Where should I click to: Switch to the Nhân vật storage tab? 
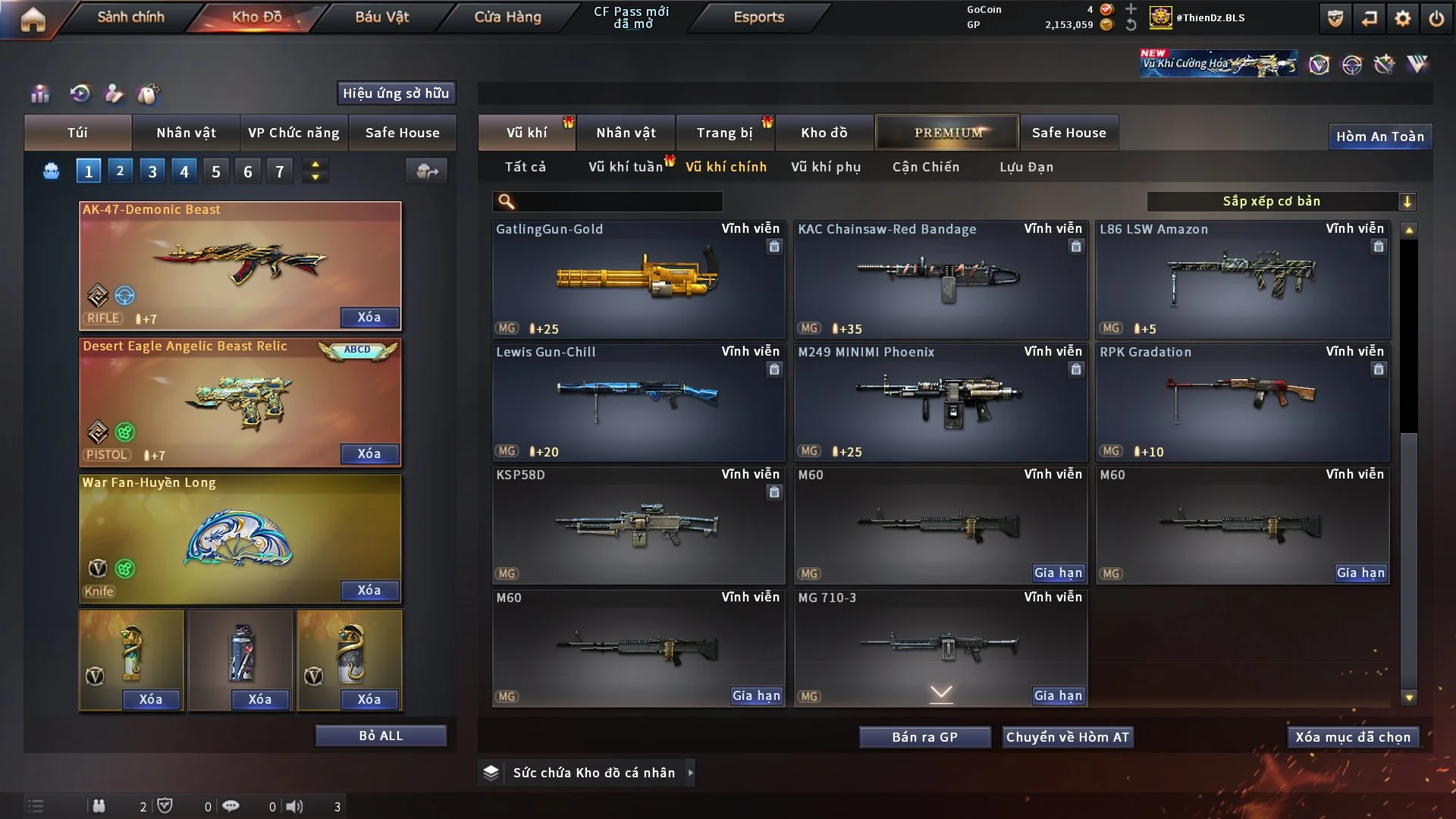pos(625,133)
